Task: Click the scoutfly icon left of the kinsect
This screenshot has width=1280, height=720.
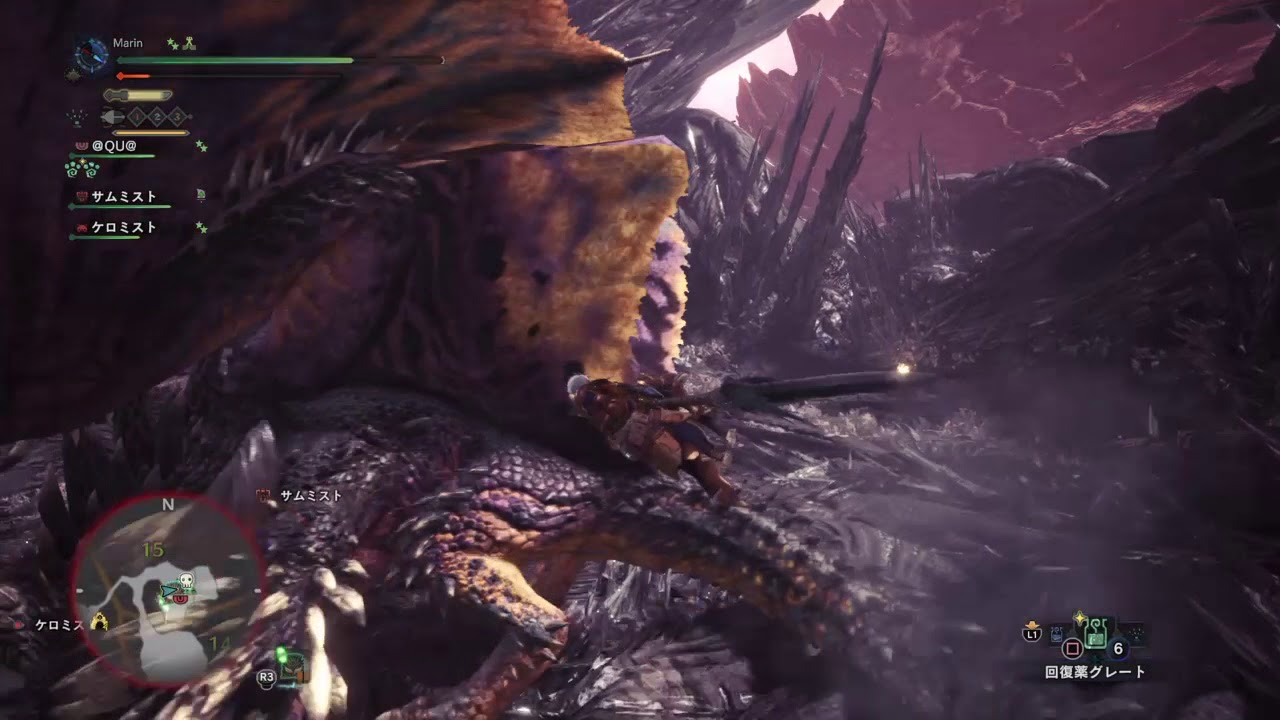Action: 77,117
